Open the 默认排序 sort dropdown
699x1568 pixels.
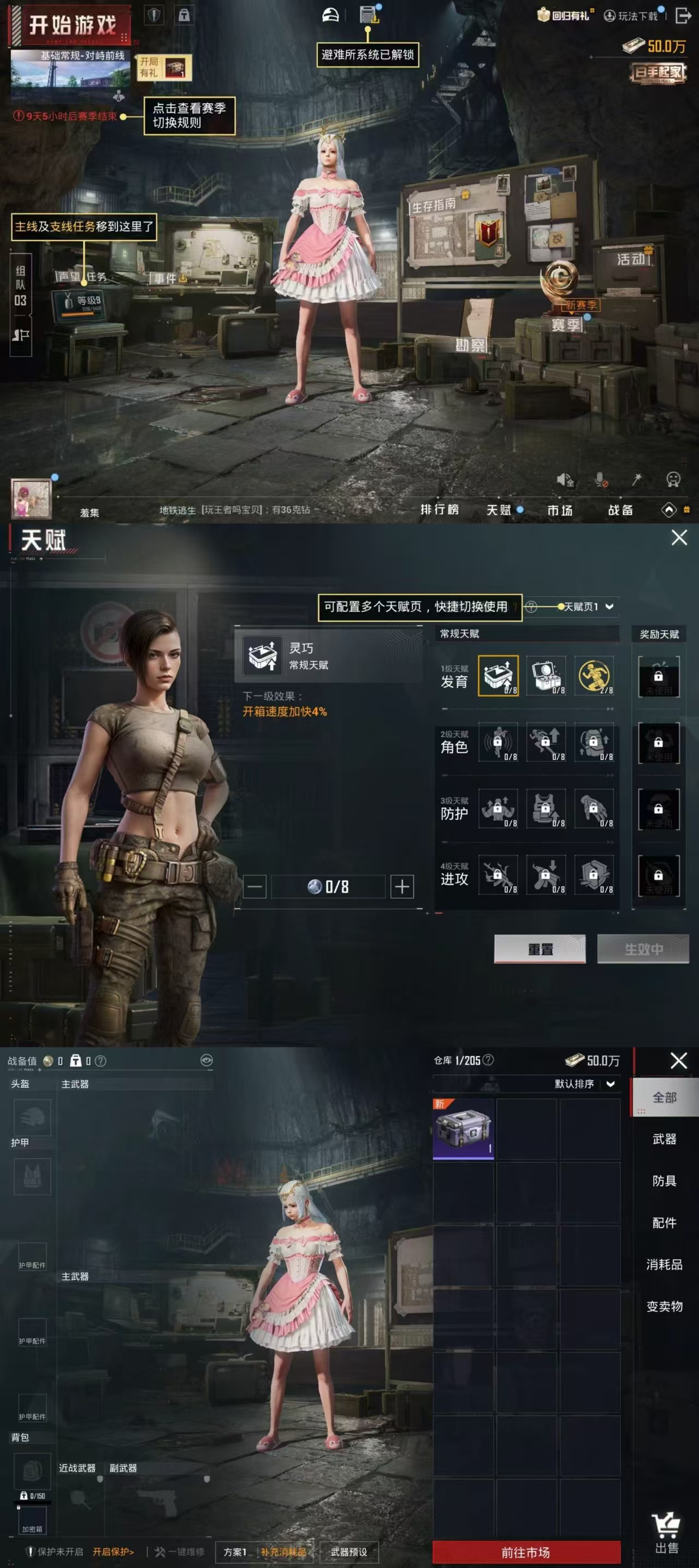(584, 1084)
